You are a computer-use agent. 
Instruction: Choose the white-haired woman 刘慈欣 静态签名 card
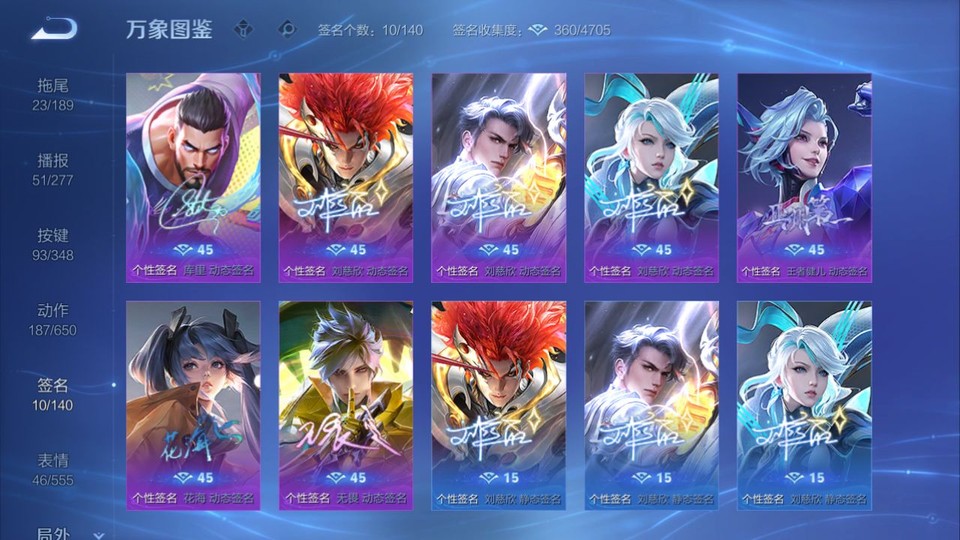(804, 404)
